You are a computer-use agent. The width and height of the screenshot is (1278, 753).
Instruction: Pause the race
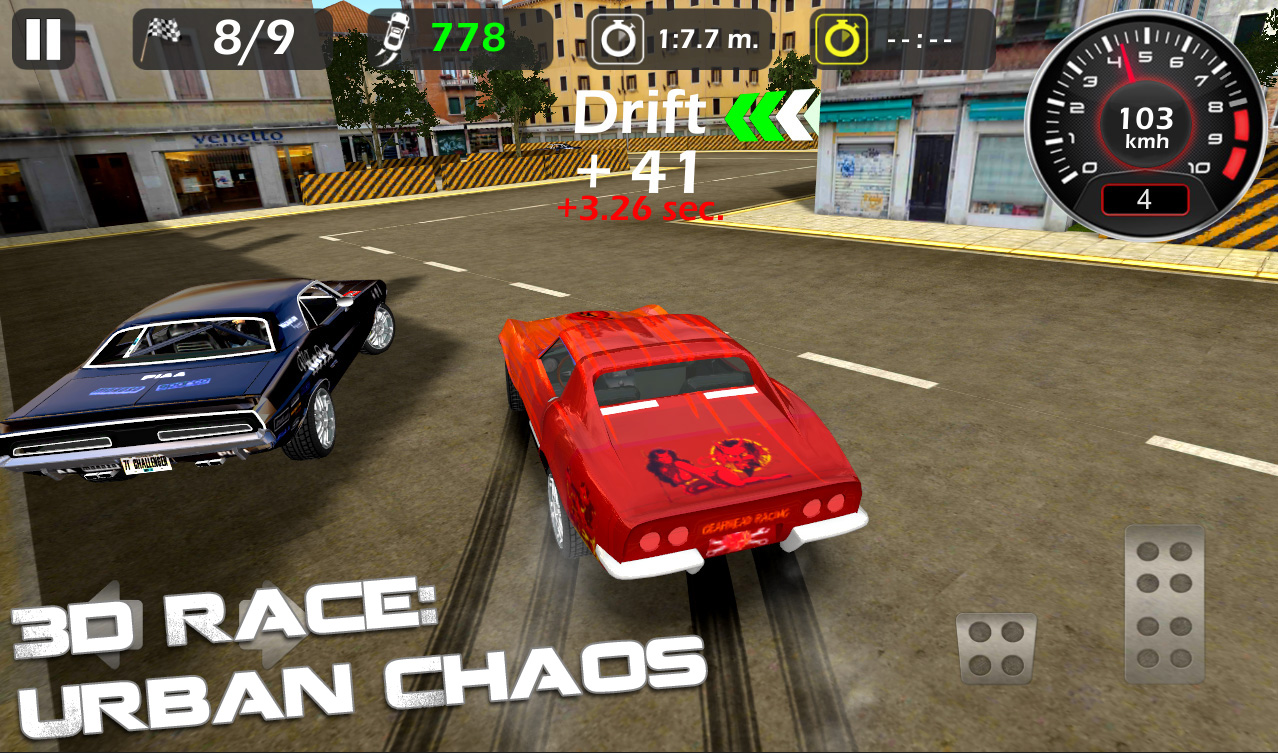43,39
